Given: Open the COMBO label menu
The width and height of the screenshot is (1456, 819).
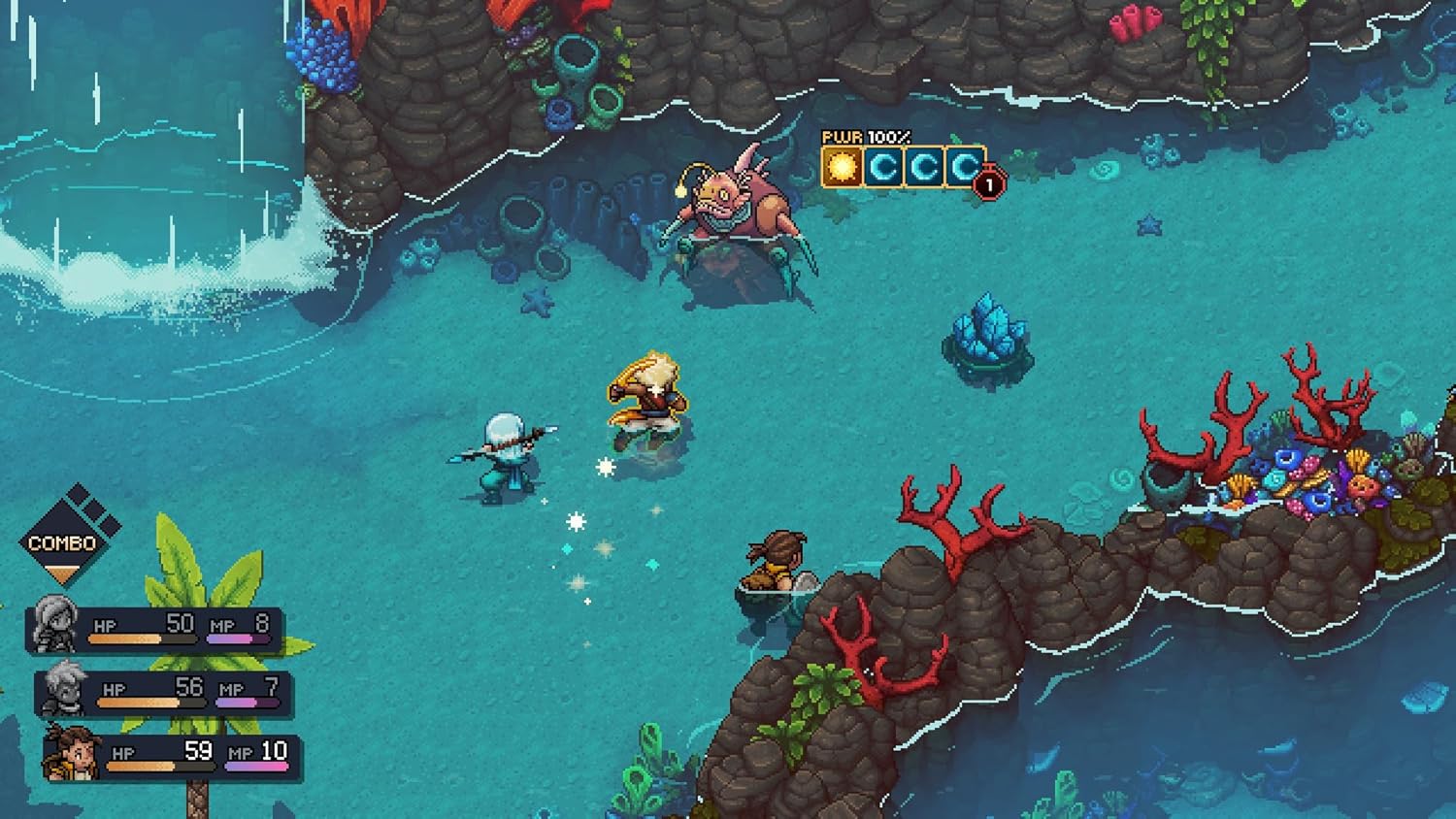Looking at the screenshot, I should 63,543.
